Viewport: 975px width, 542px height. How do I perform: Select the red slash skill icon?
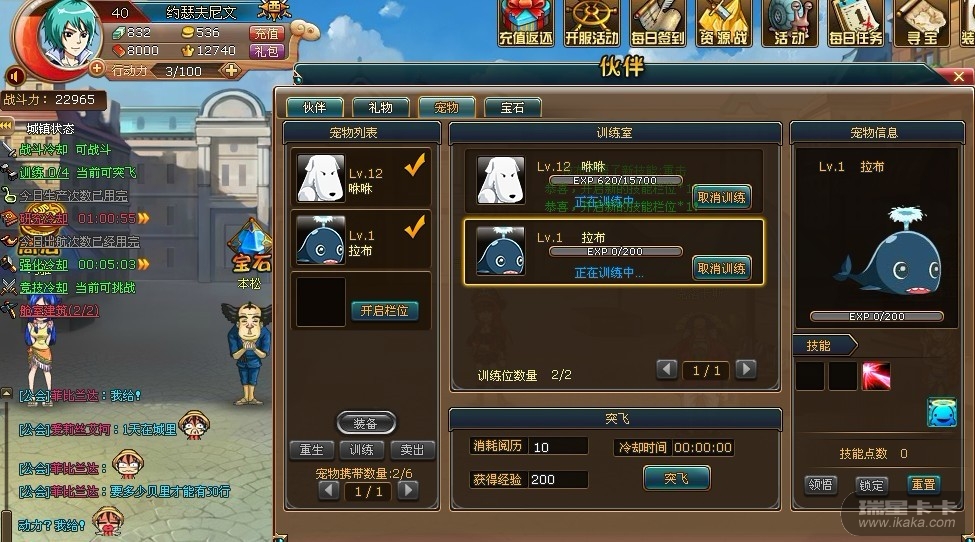(x=876, y=376)
